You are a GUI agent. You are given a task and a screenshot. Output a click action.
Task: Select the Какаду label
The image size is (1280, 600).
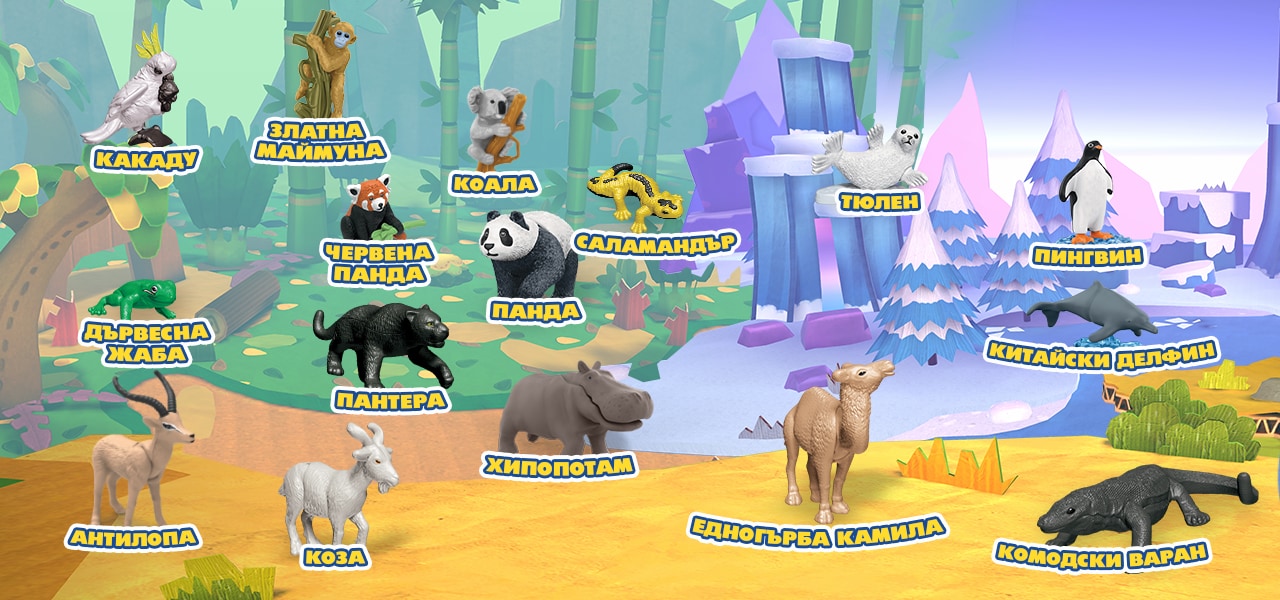pyautogui.click(x=146, y=158)
